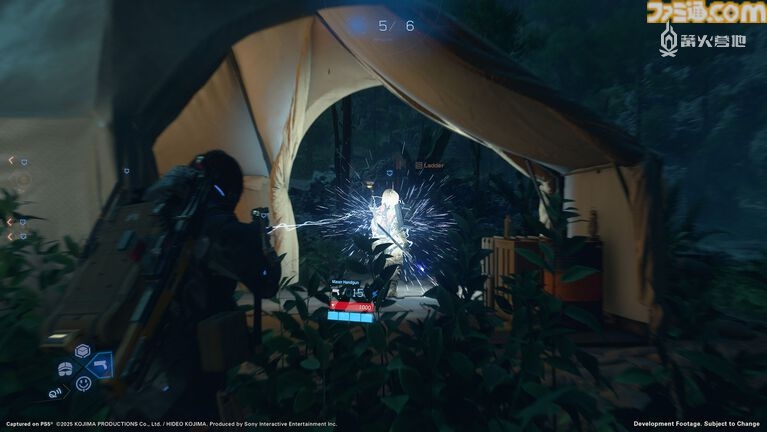Viewport: 767px width, 432px height.
Task: Activate the smiley face icon
Action: 83,383
